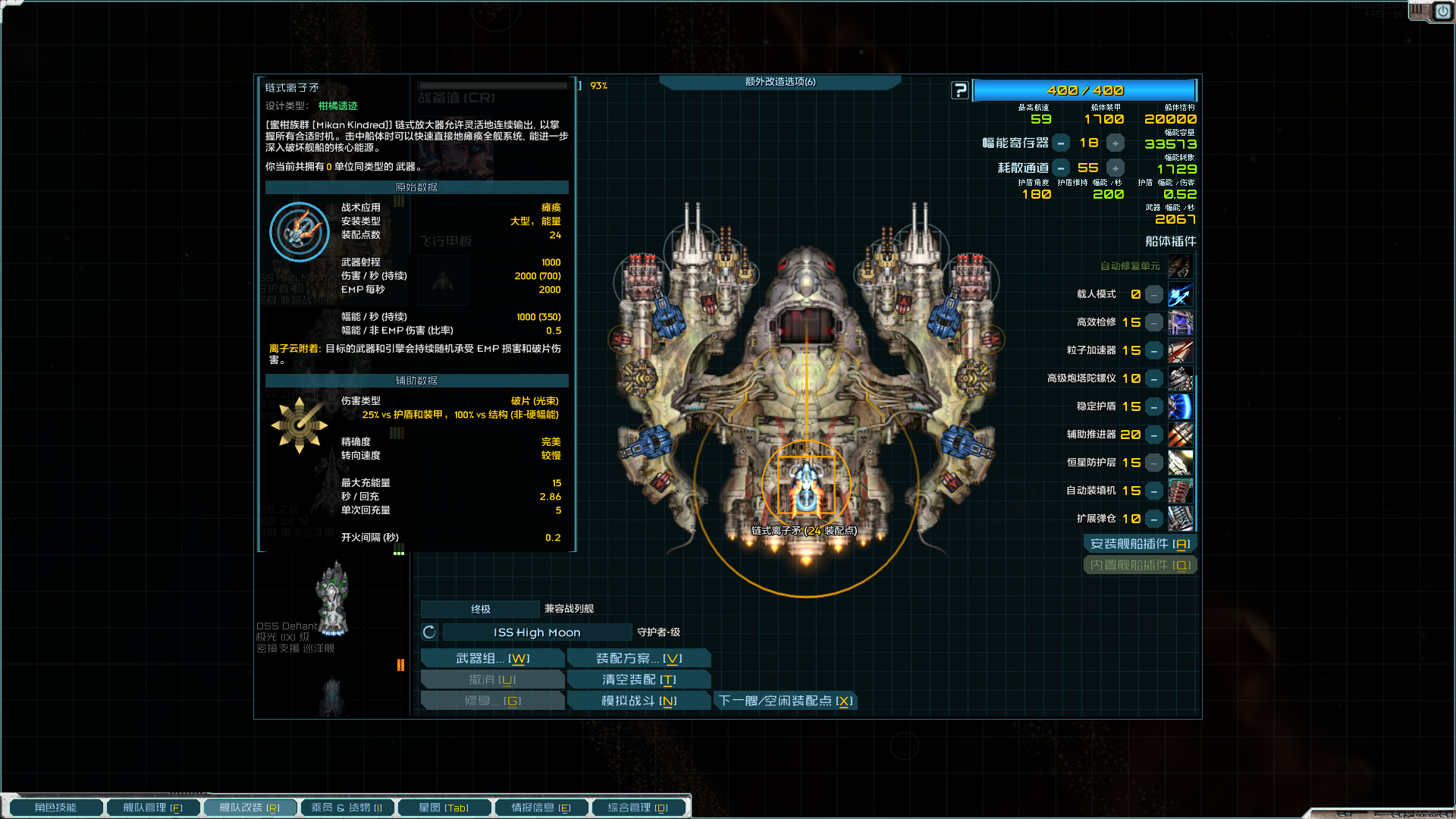Viewport: 1456px width, 819px height.
Task: Click the 扩展弹仓 hullmod icon
Action: [1181, 519]
